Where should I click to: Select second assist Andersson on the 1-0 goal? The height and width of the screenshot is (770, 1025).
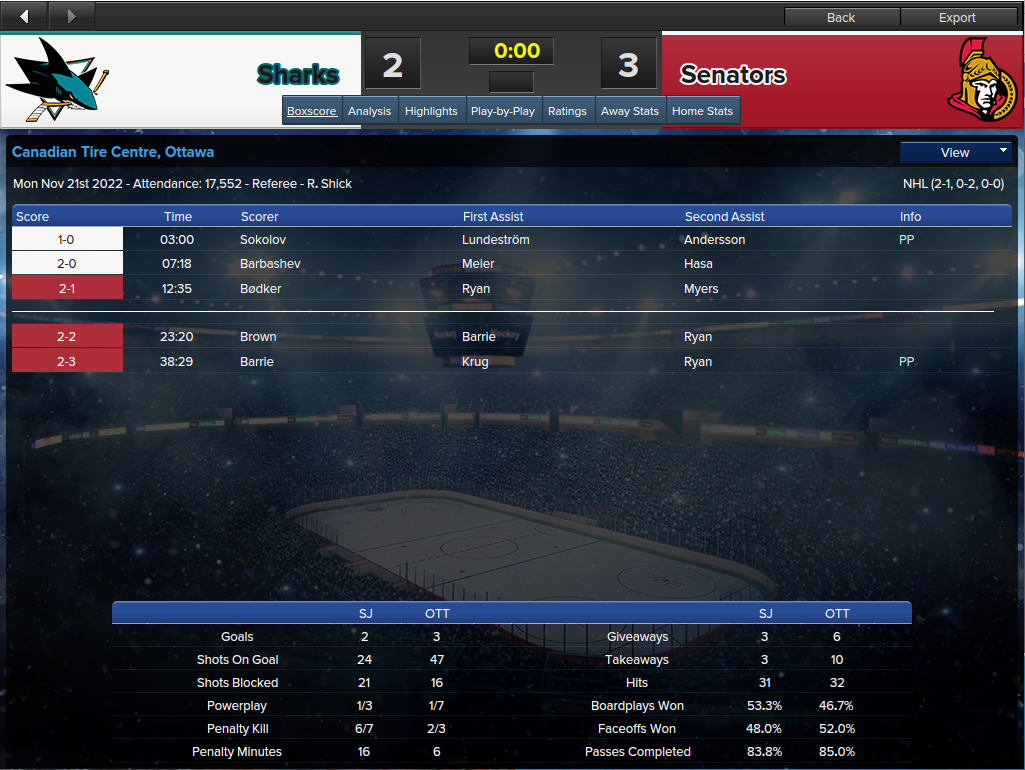(x=714, y=240)
